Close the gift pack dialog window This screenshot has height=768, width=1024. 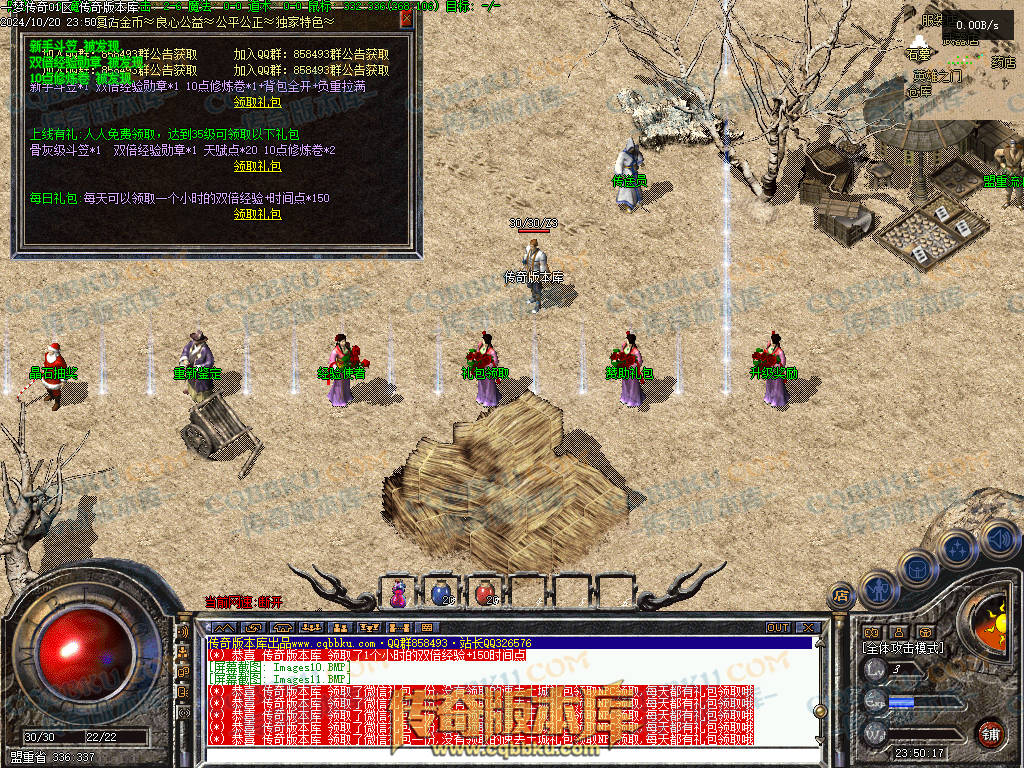coord(407,18)
